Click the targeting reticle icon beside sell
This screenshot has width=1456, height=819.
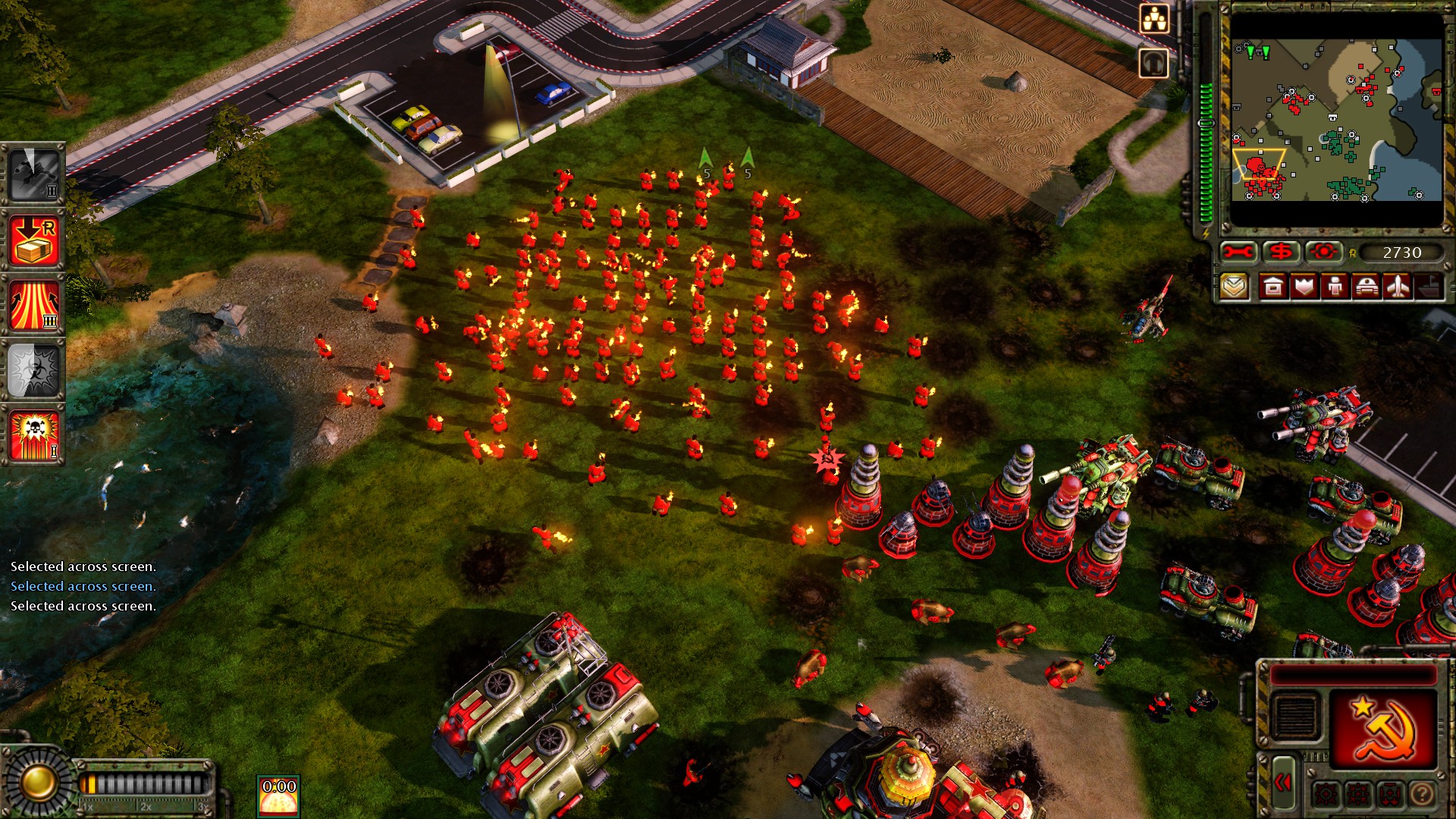(1325, 253)
